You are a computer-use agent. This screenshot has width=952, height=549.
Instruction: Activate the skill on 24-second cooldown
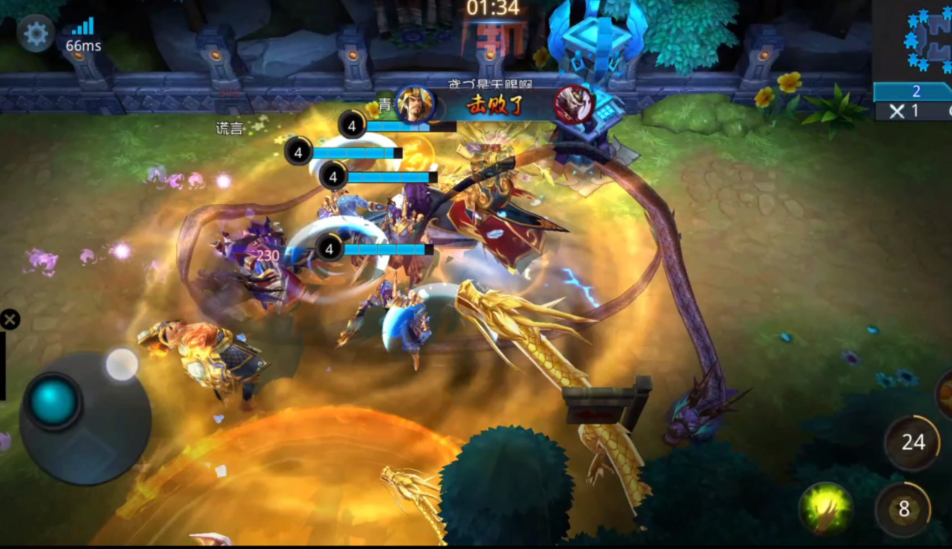(x=912, y=441)
